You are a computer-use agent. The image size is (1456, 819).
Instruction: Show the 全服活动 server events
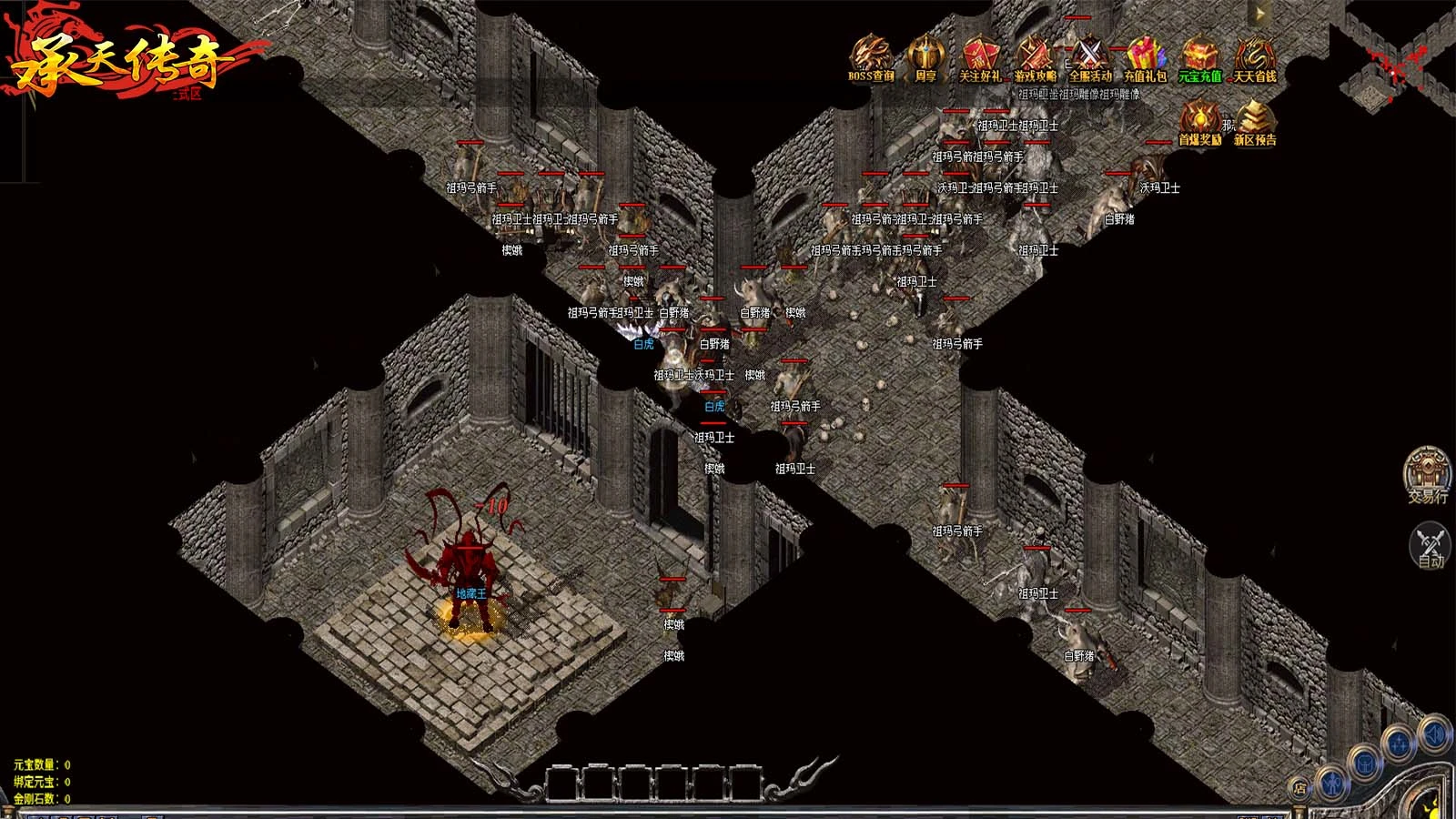point(1089,58)
